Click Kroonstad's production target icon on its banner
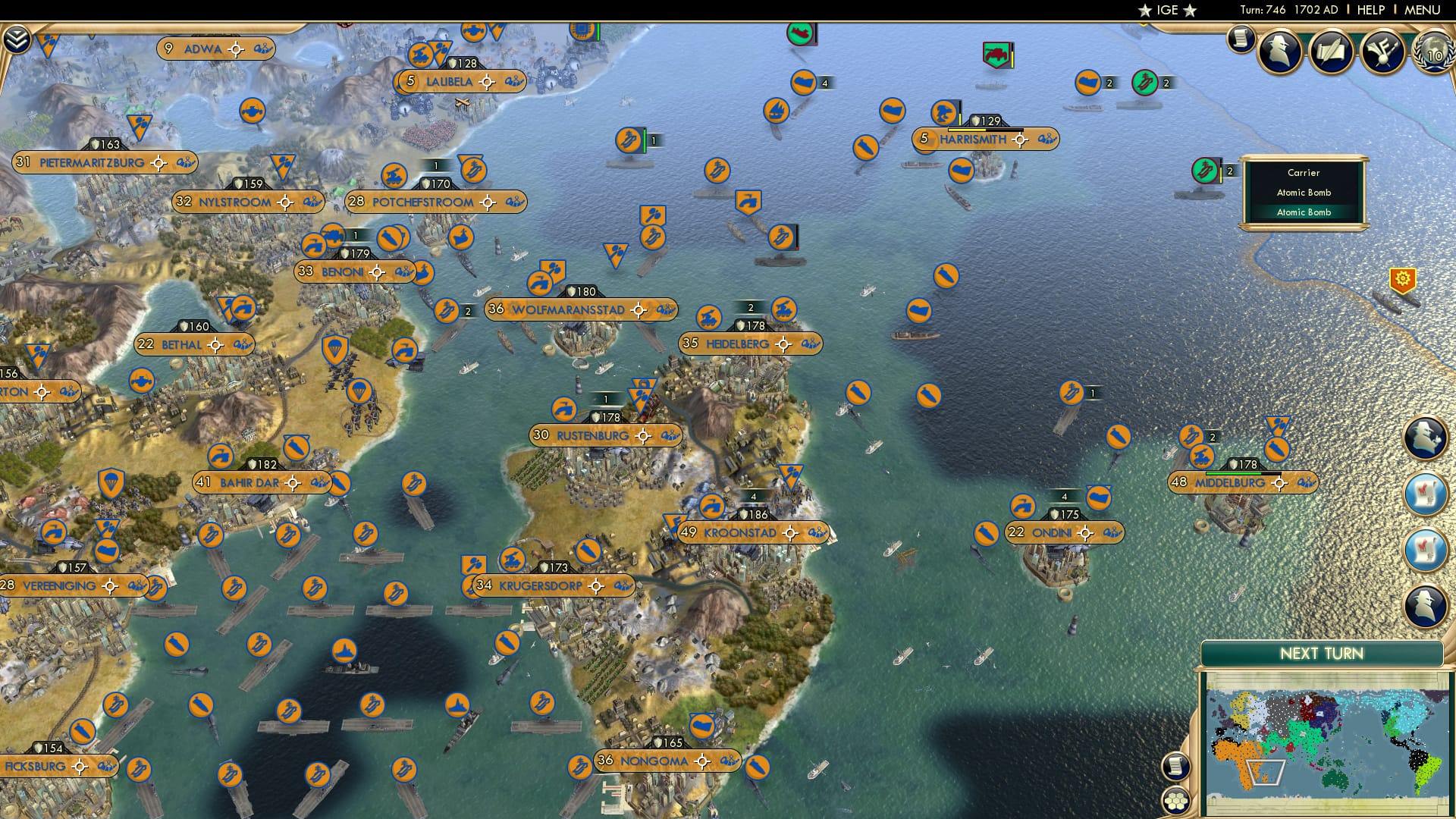Viewport: 1456px width, 819px height. pyautogui.click(x=790, y=533)
